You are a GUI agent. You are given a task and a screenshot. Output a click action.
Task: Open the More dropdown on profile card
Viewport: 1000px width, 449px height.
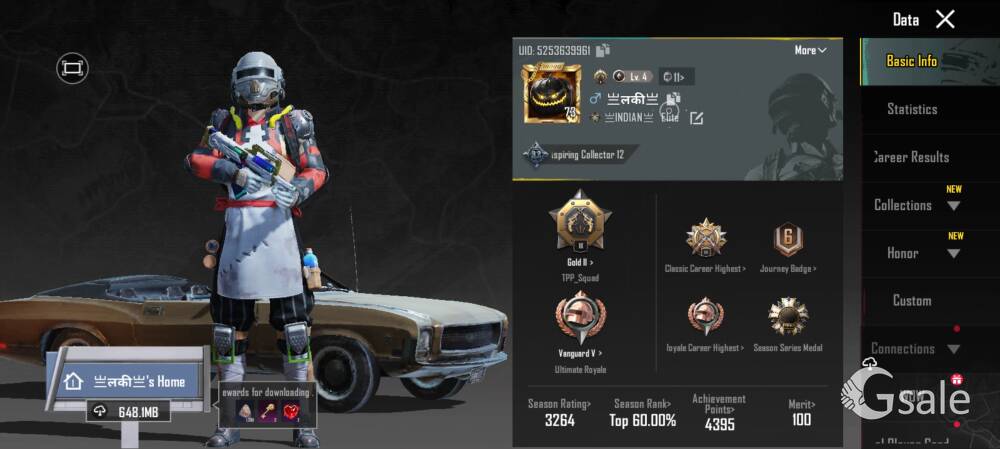810,50
